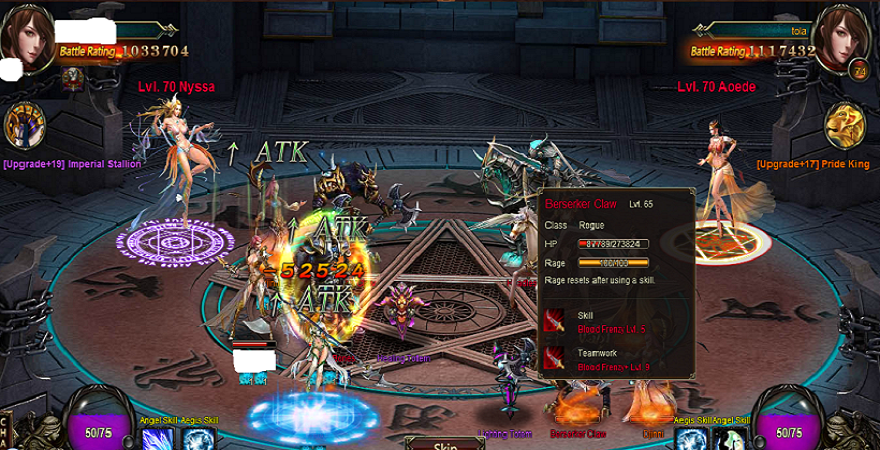Select the Blood Frenzy skill icon in tooltip

pos(555,321)
